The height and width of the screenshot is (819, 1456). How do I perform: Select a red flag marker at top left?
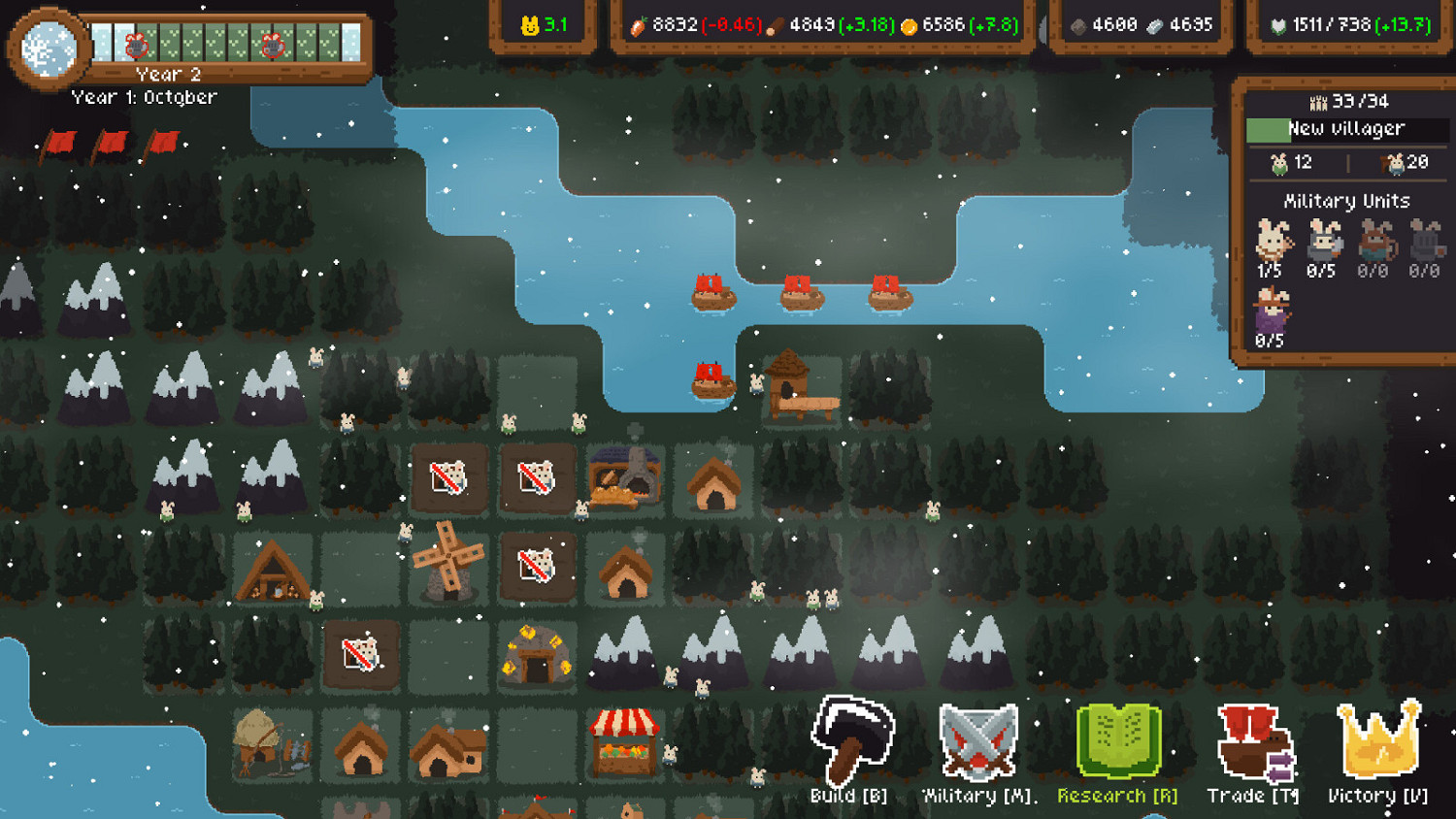point(58,144)
